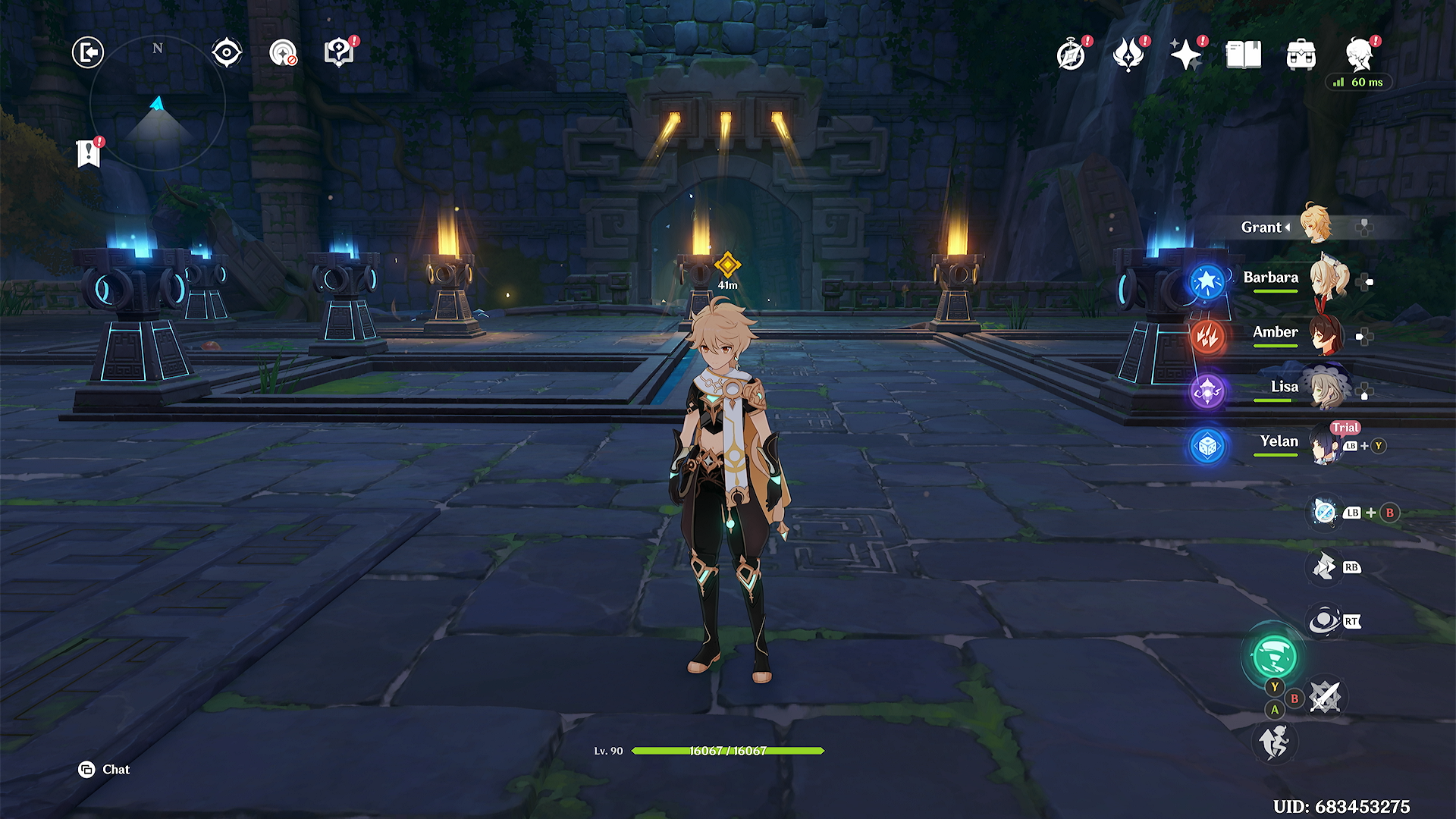This screenshot has width=1456, height=819.
Task: Open the backpack inventory
Action: (x=1301, y=55)
